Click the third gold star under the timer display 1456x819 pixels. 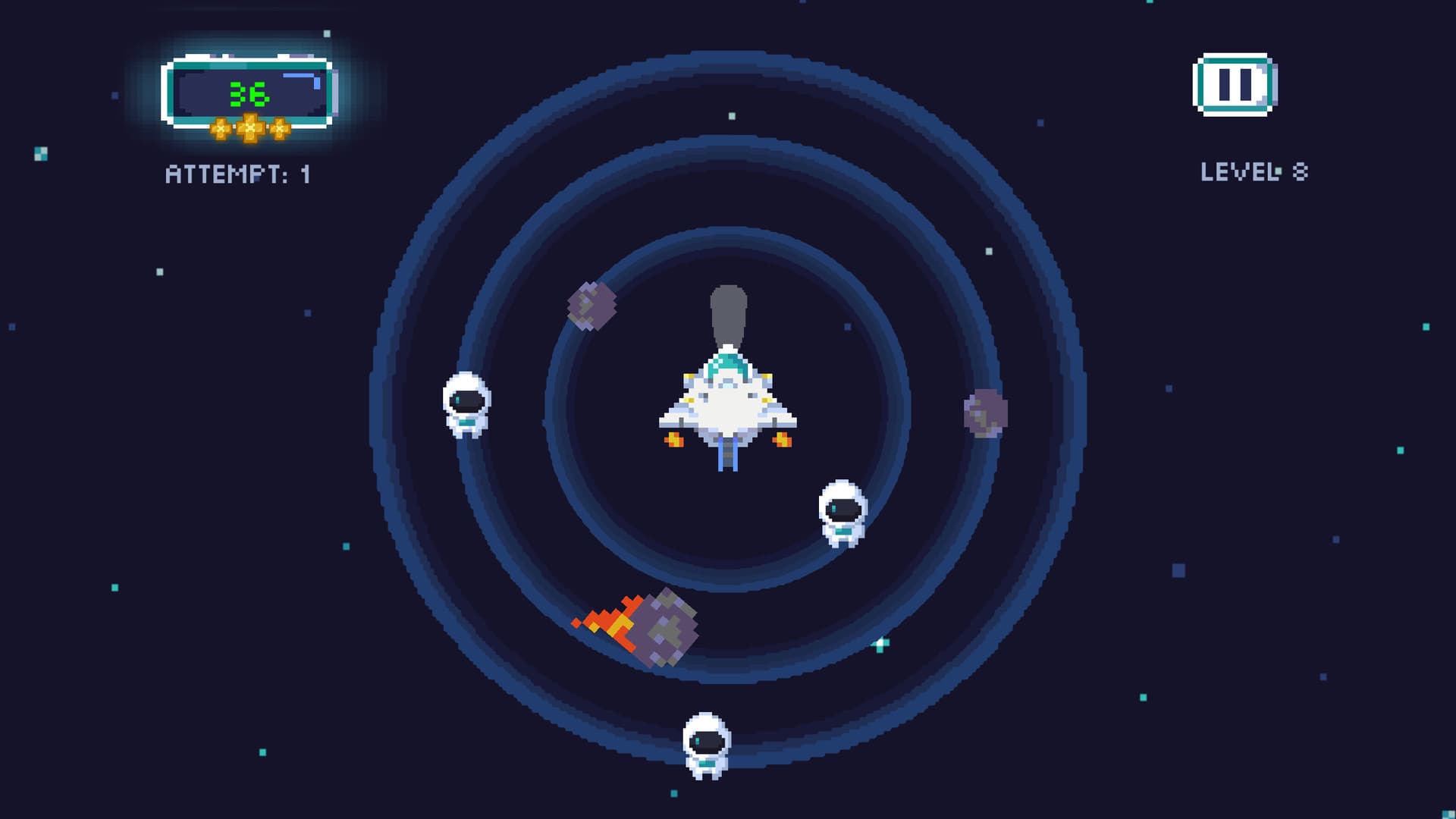[279, 129]
